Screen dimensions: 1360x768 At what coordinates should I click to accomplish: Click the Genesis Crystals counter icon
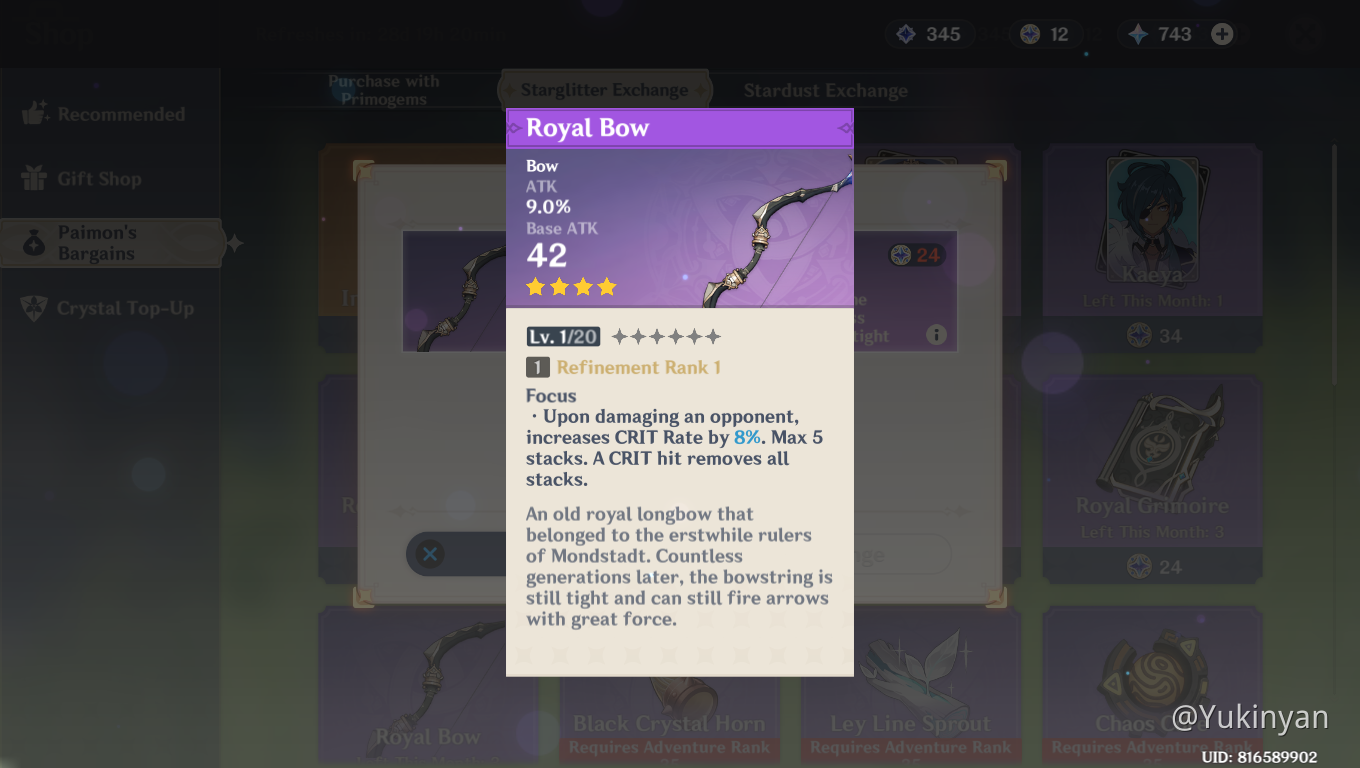click(x=1140, y=33)
